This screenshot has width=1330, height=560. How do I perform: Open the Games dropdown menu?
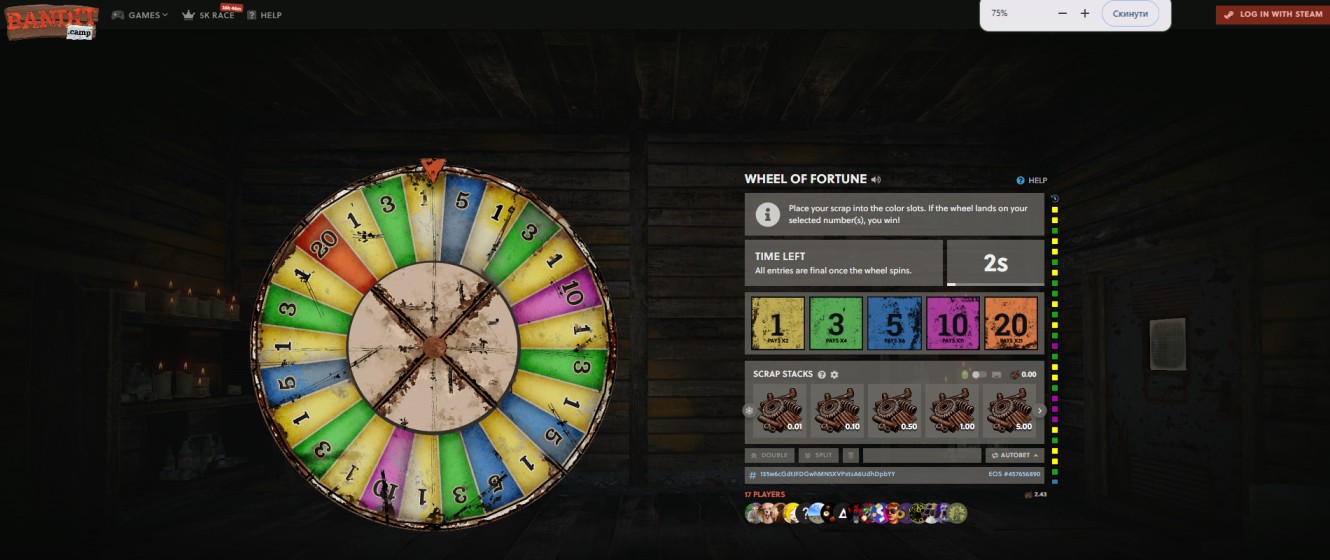[139, 15]
